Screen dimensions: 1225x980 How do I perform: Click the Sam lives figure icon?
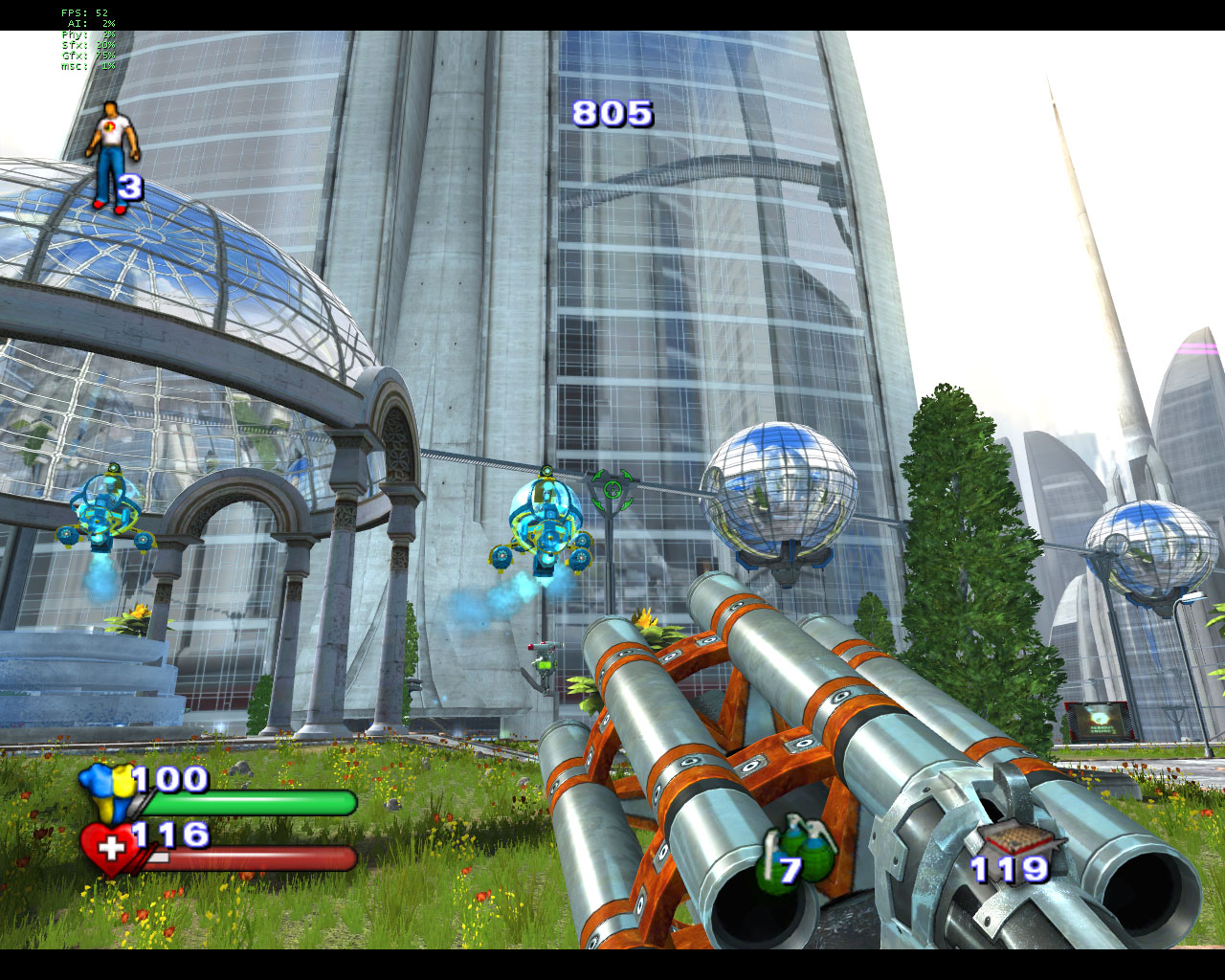click(x=112, y=153)
